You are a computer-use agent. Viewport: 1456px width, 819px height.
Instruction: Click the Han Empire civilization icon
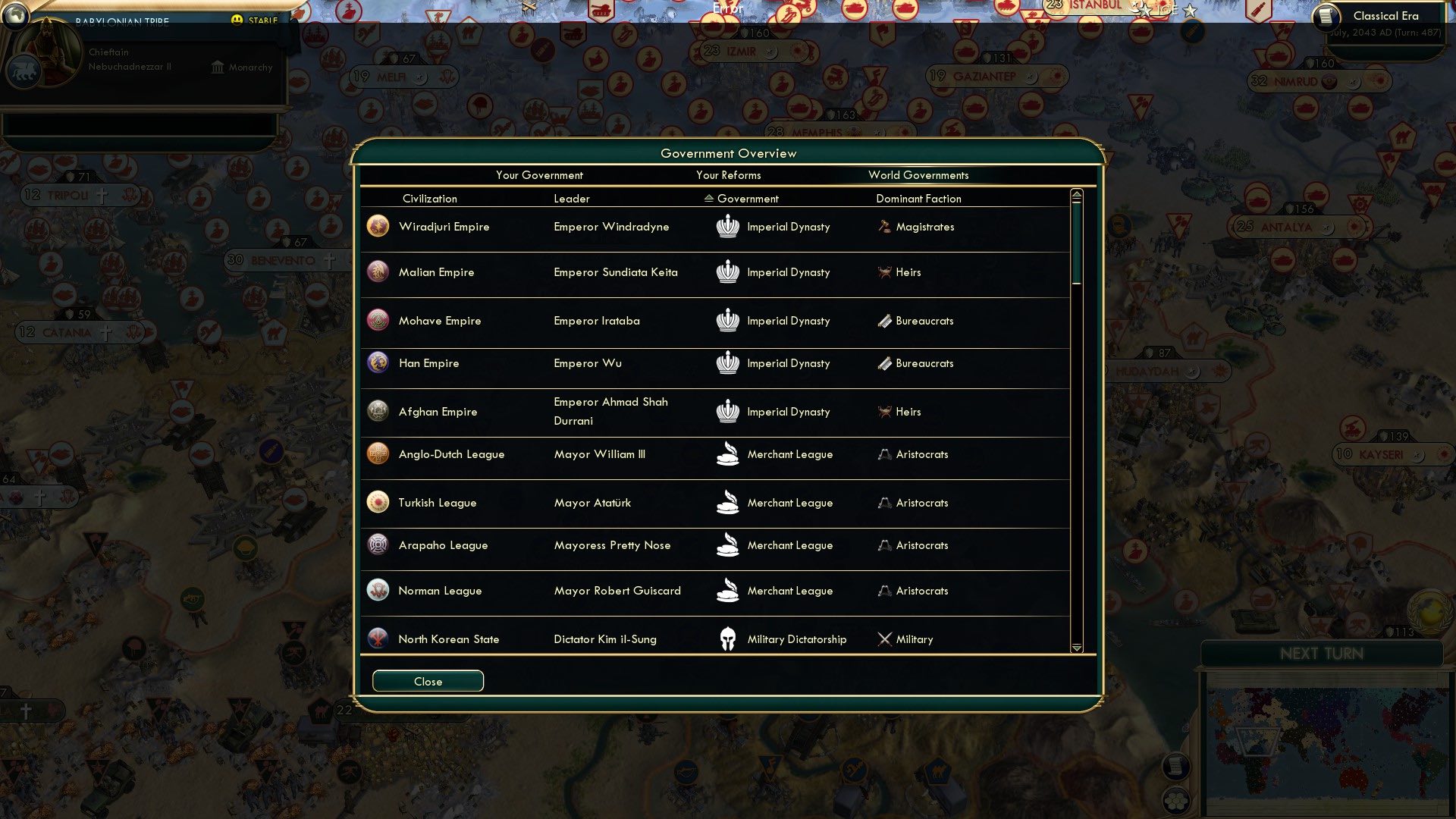[x=378, y=363]
